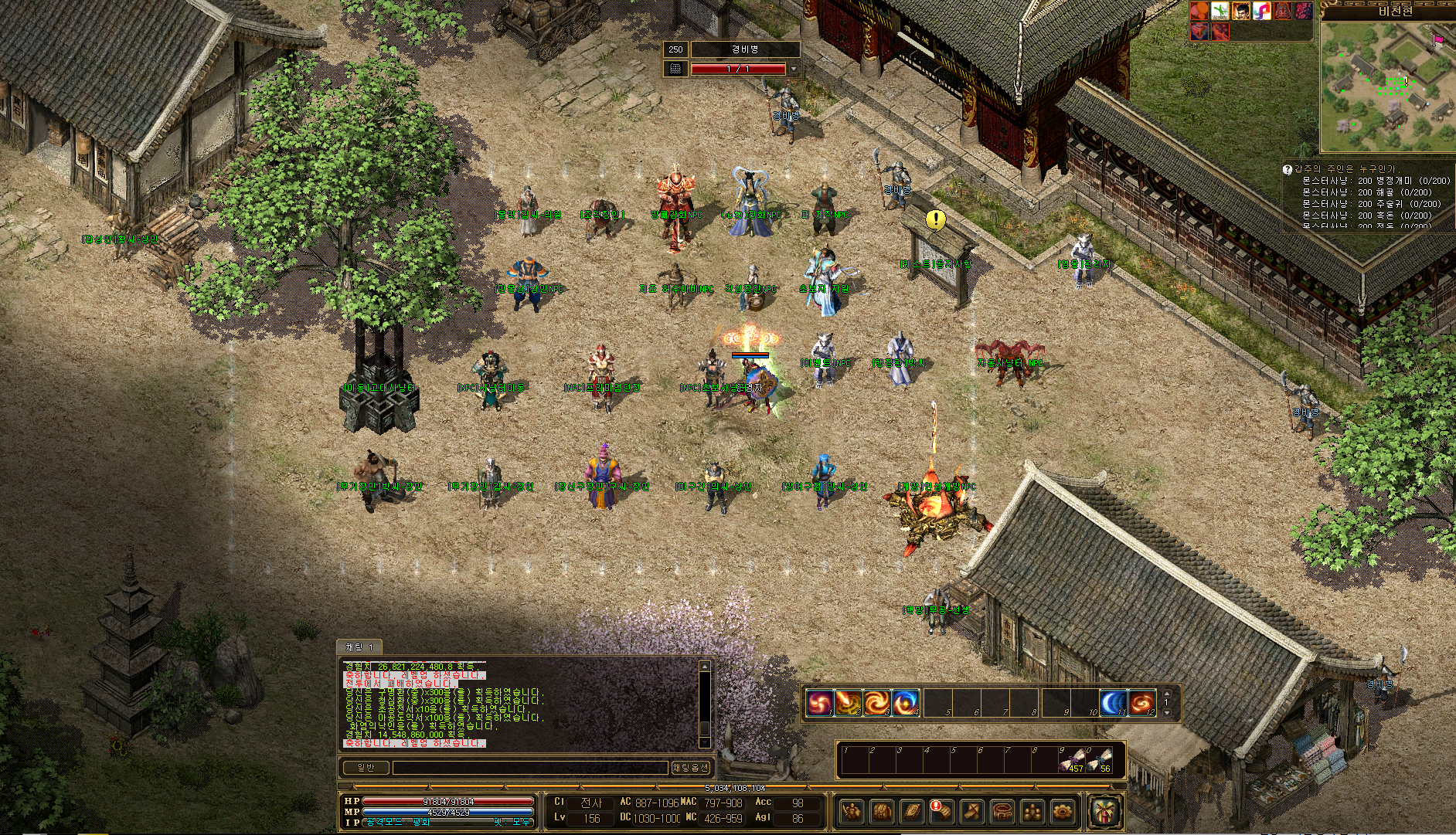The image size is (1456, 835).
Task: Open the character equipment window (warrior icon)
Action: tap(852, 811)
